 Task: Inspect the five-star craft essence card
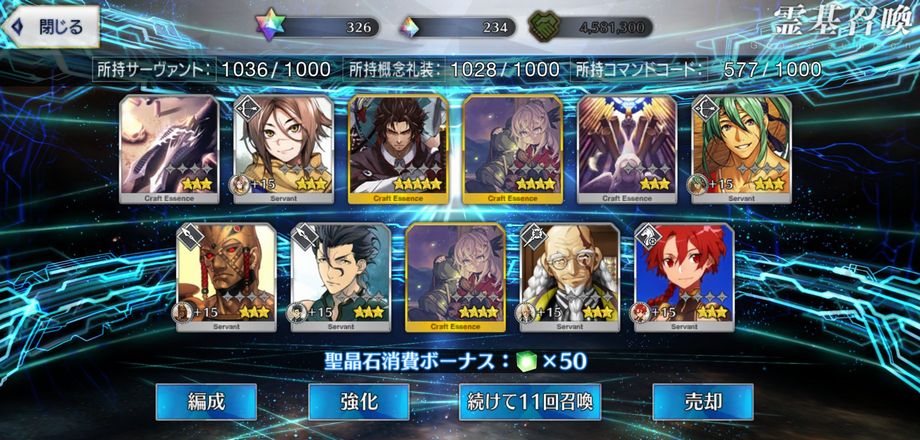(398, 148)
